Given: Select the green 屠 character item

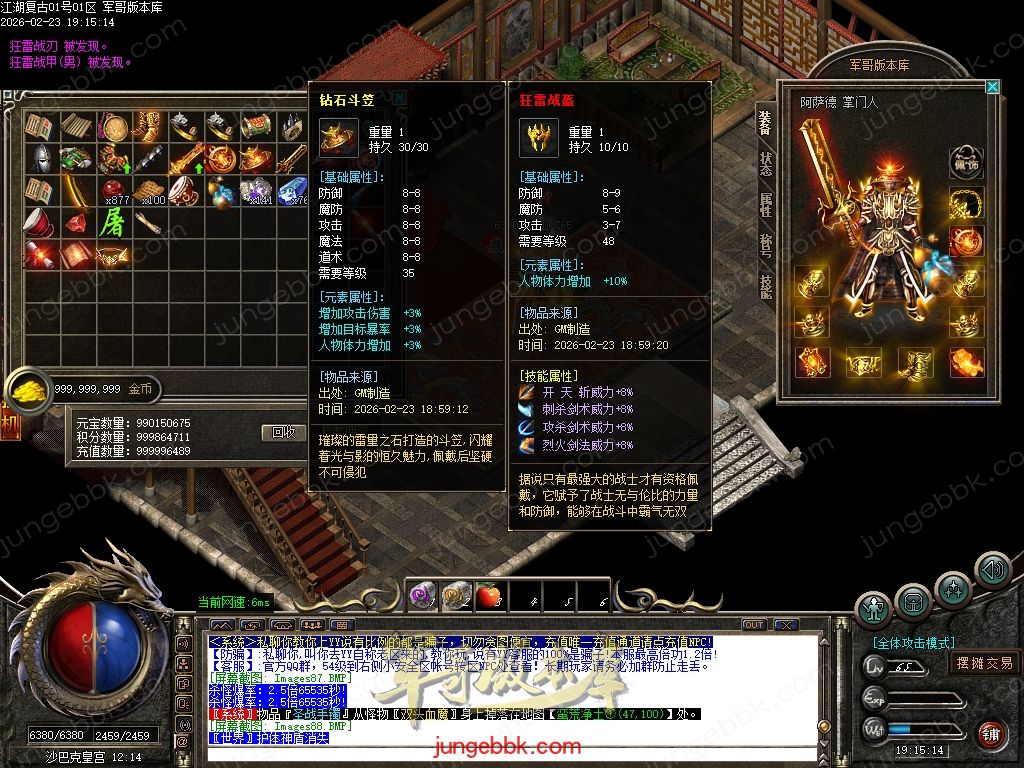Looking at the screenshot, I should point(113,222).
